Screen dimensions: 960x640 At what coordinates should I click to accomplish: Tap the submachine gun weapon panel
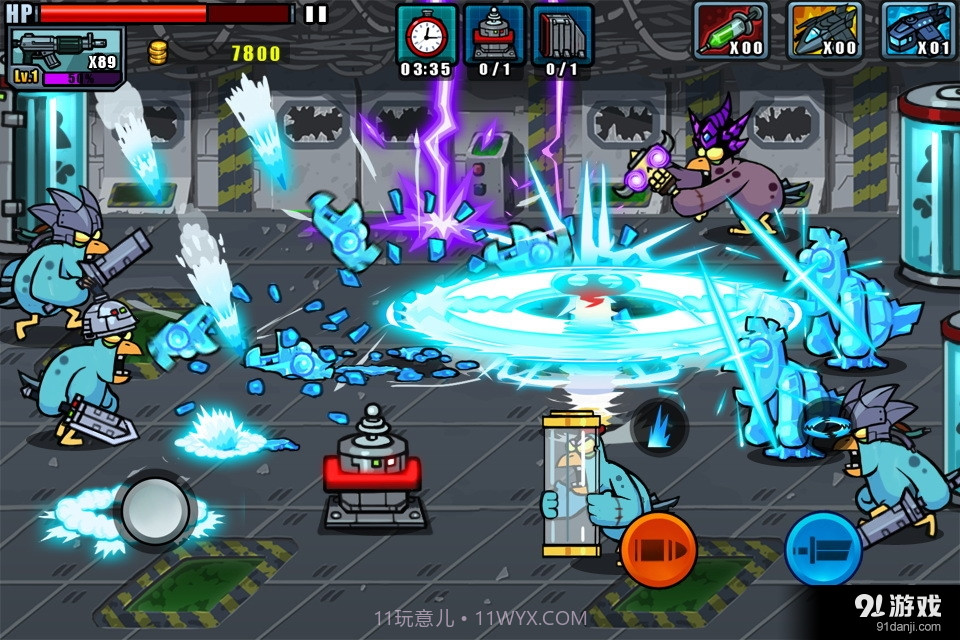(x=66, y=56)
